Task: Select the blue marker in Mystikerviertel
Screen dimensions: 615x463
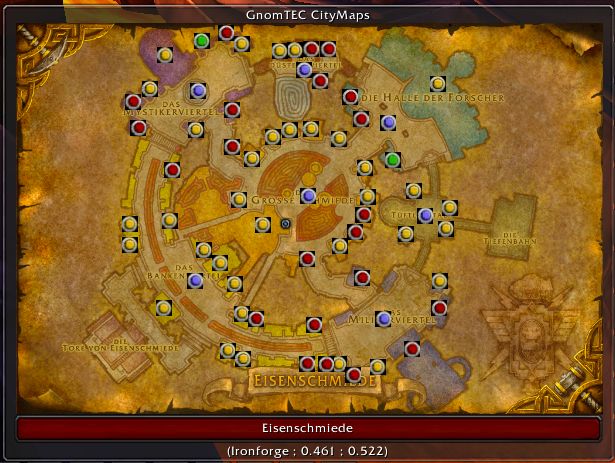Action: coord(198,91)
